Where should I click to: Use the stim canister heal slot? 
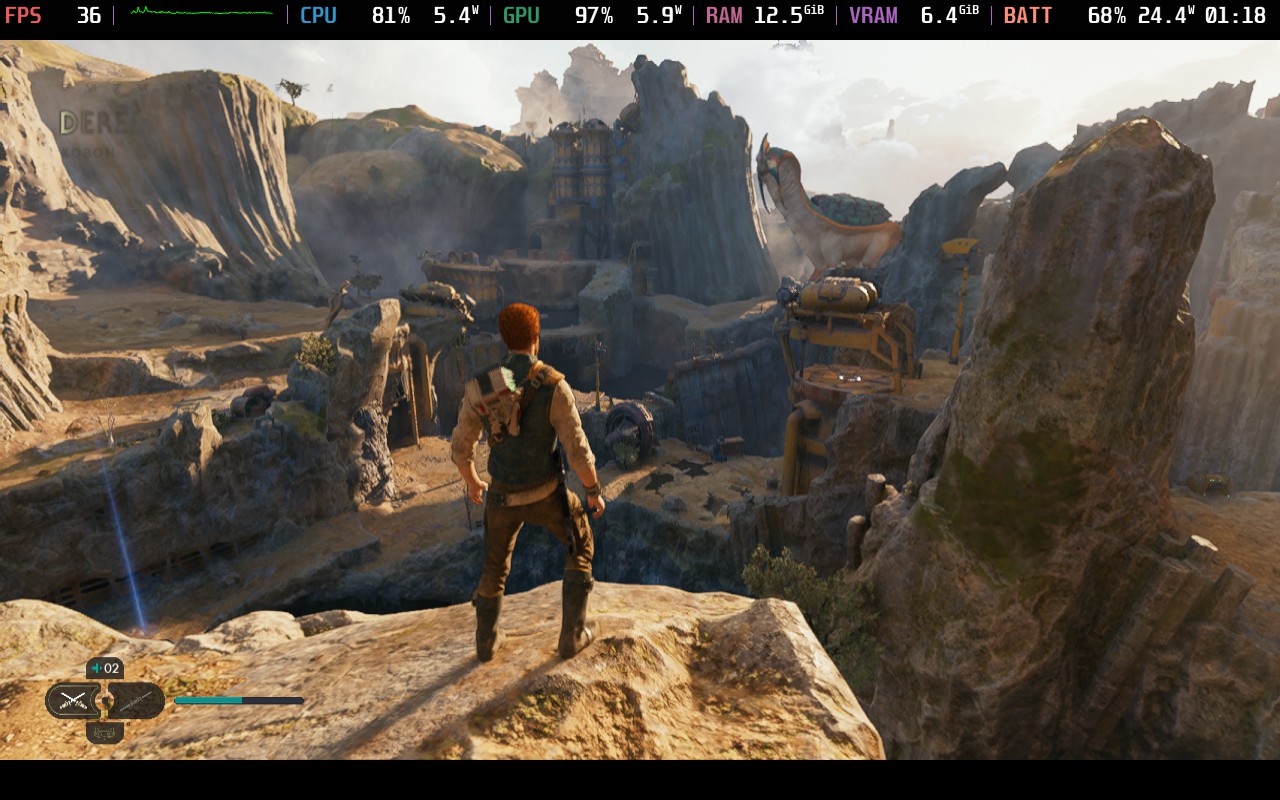(105, 668)
